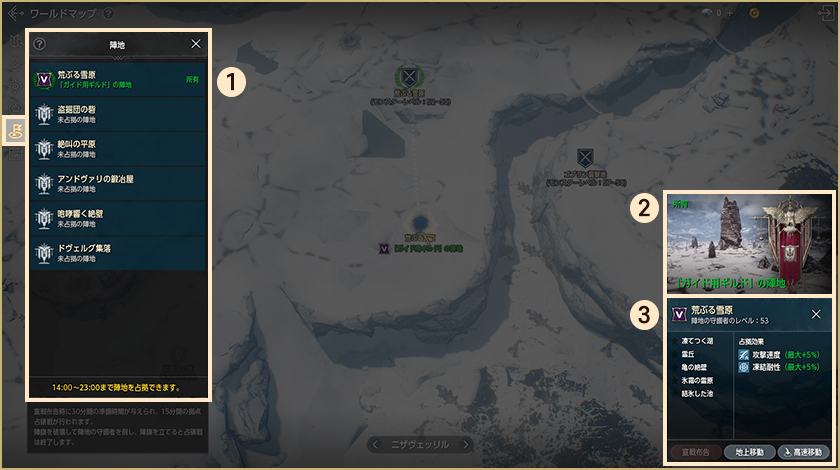Pick アンドヴァリの鍛冶屋 in the list
Image resolution: width=840 pixels, height=470 pixels.
coord(118,183)
